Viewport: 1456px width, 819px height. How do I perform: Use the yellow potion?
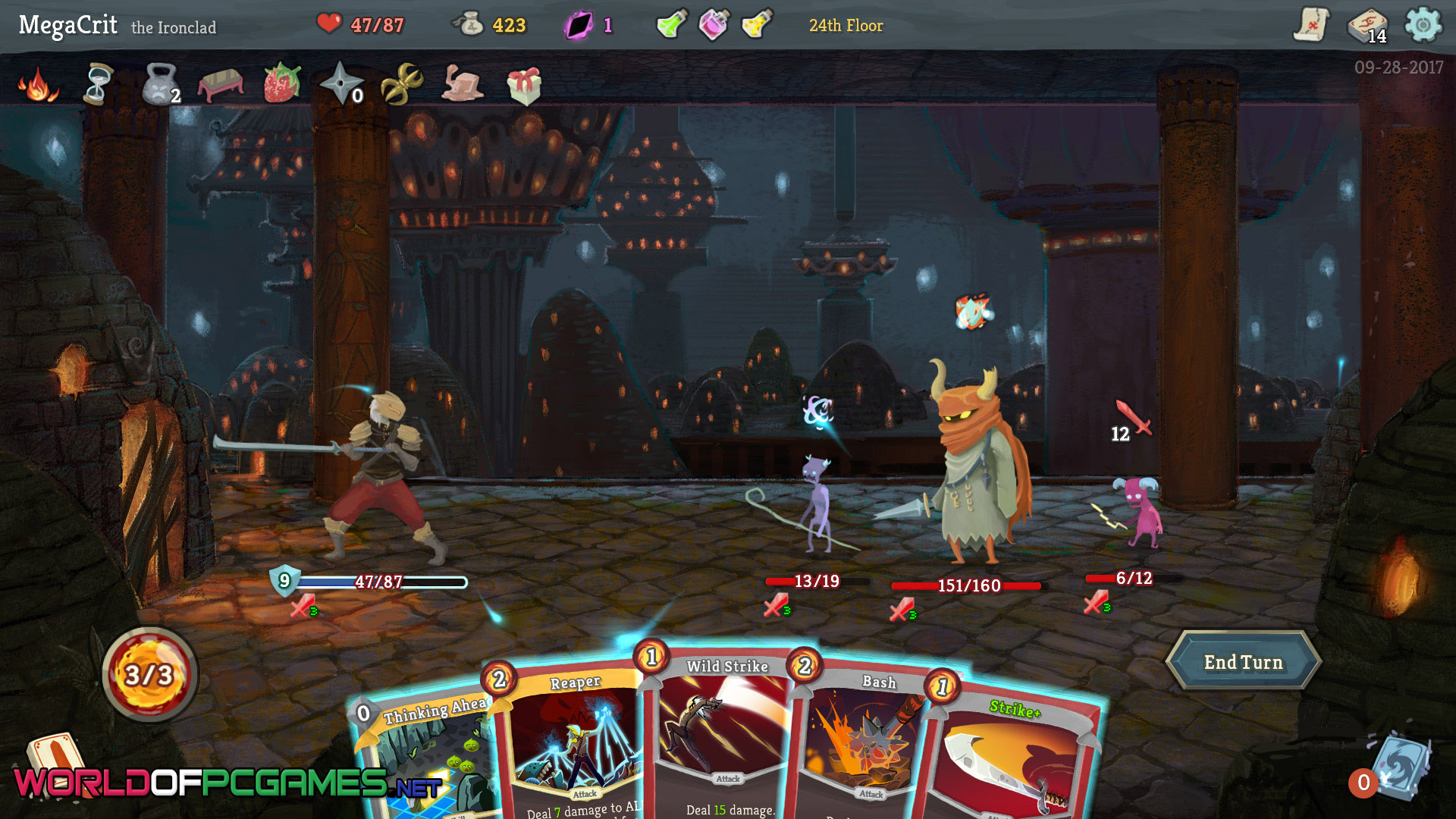click(x=756, y=24)
